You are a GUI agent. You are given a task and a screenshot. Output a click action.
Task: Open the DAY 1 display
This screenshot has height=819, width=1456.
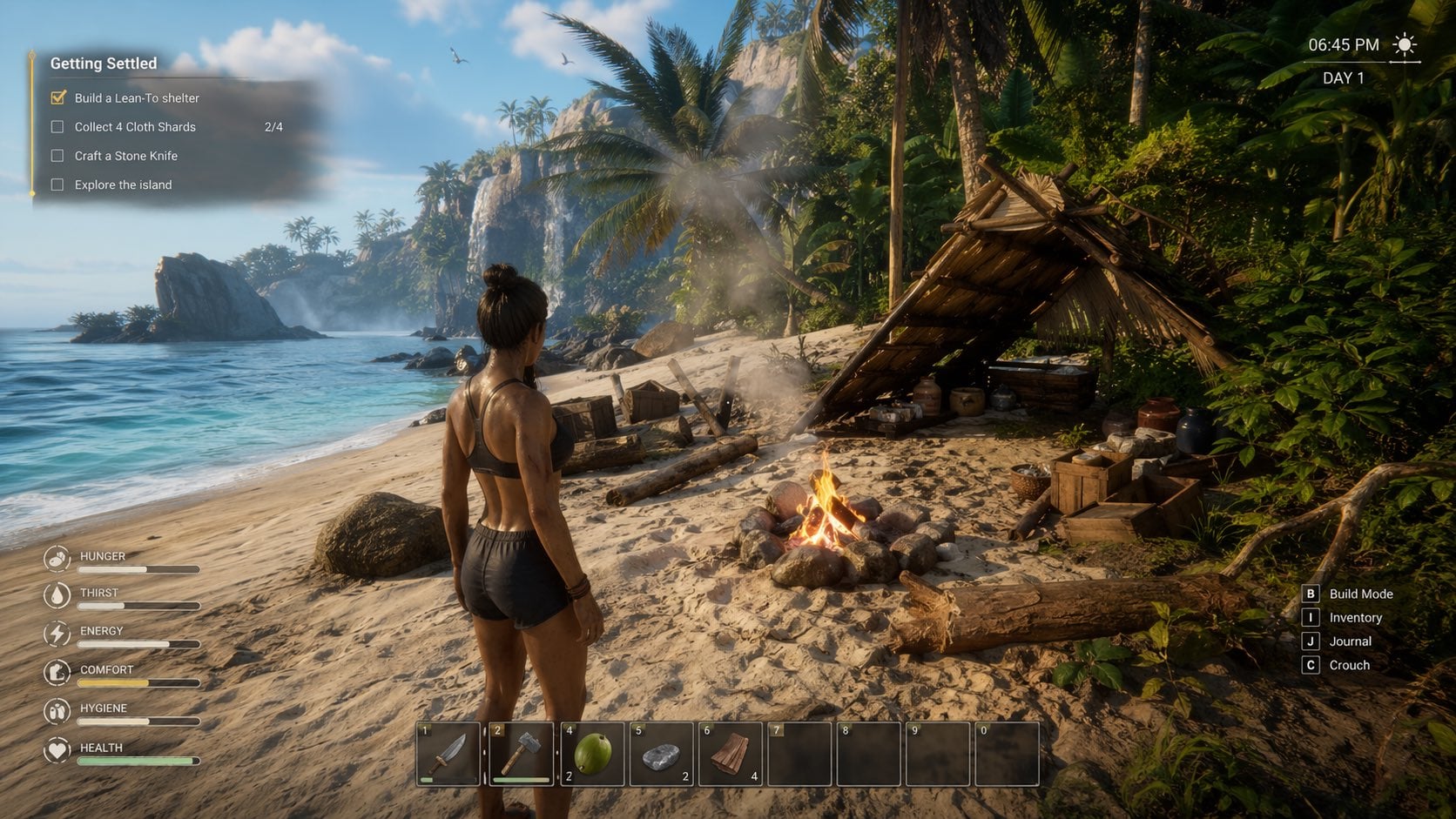click(1343, 77)
